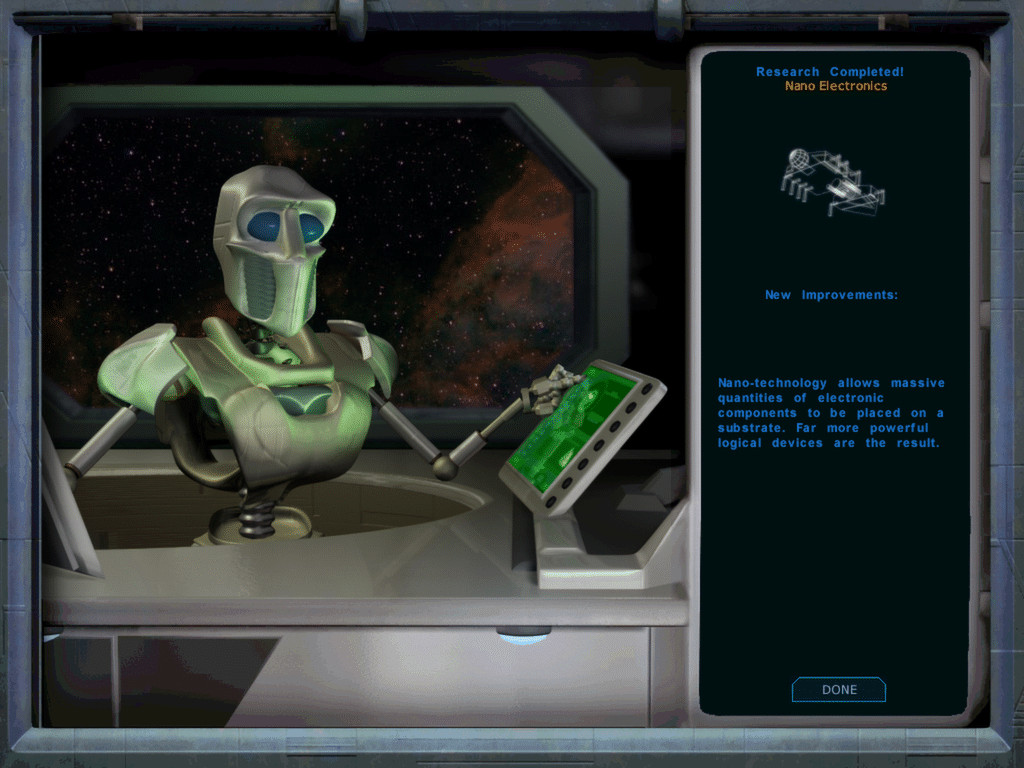This screenshot has height=768, width=1024.
Task: Click the DONE button
Action: 839,690
